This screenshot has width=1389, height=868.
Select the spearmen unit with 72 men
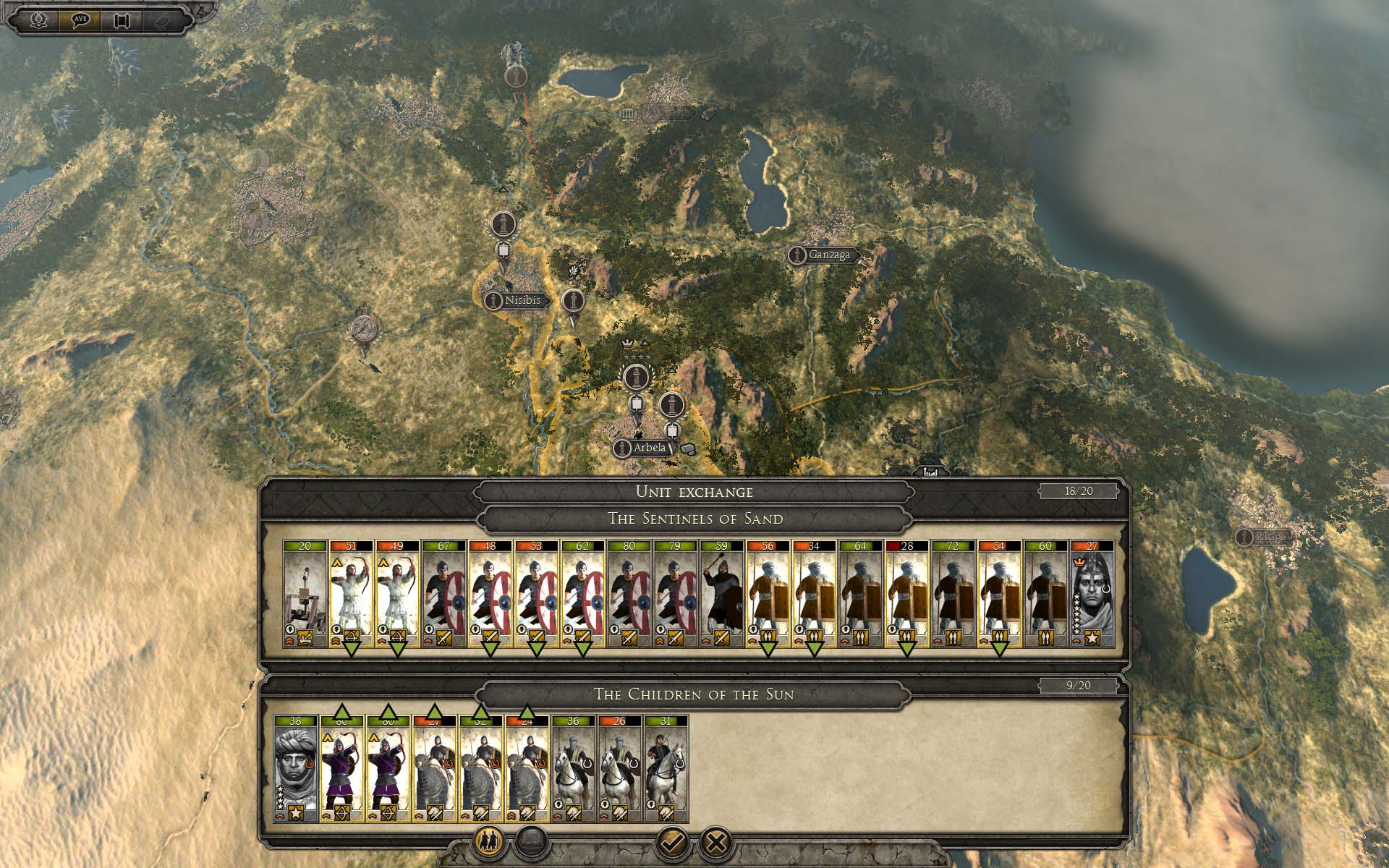(953, 595)
